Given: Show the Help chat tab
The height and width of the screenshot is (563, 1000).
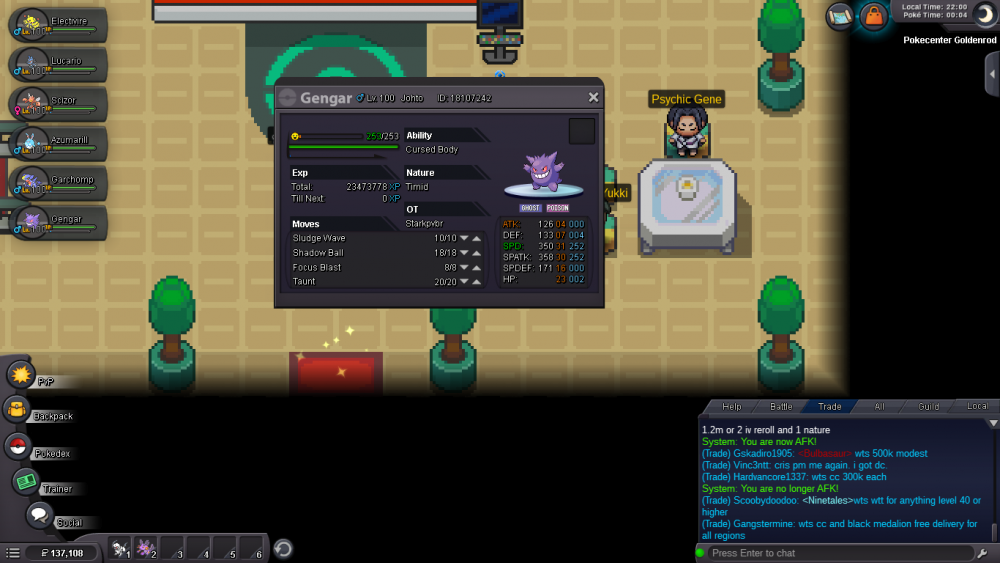Looking at the screenshot, I should (x=732, y=407).
